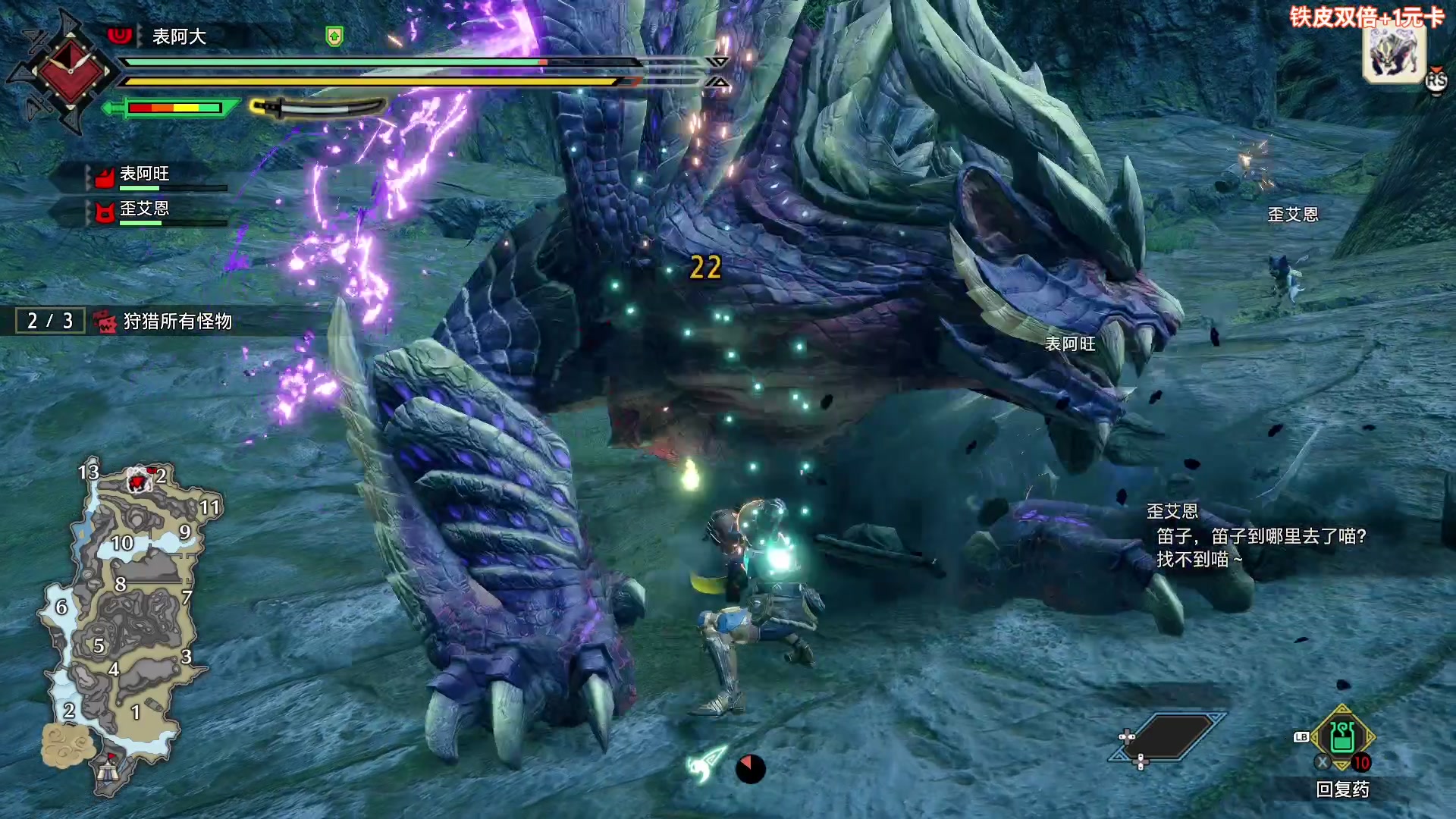Select the 狩猎所有怪物 quest objective tracker
The height and width of the screenshot is (819, 1456).
(177, 322)
